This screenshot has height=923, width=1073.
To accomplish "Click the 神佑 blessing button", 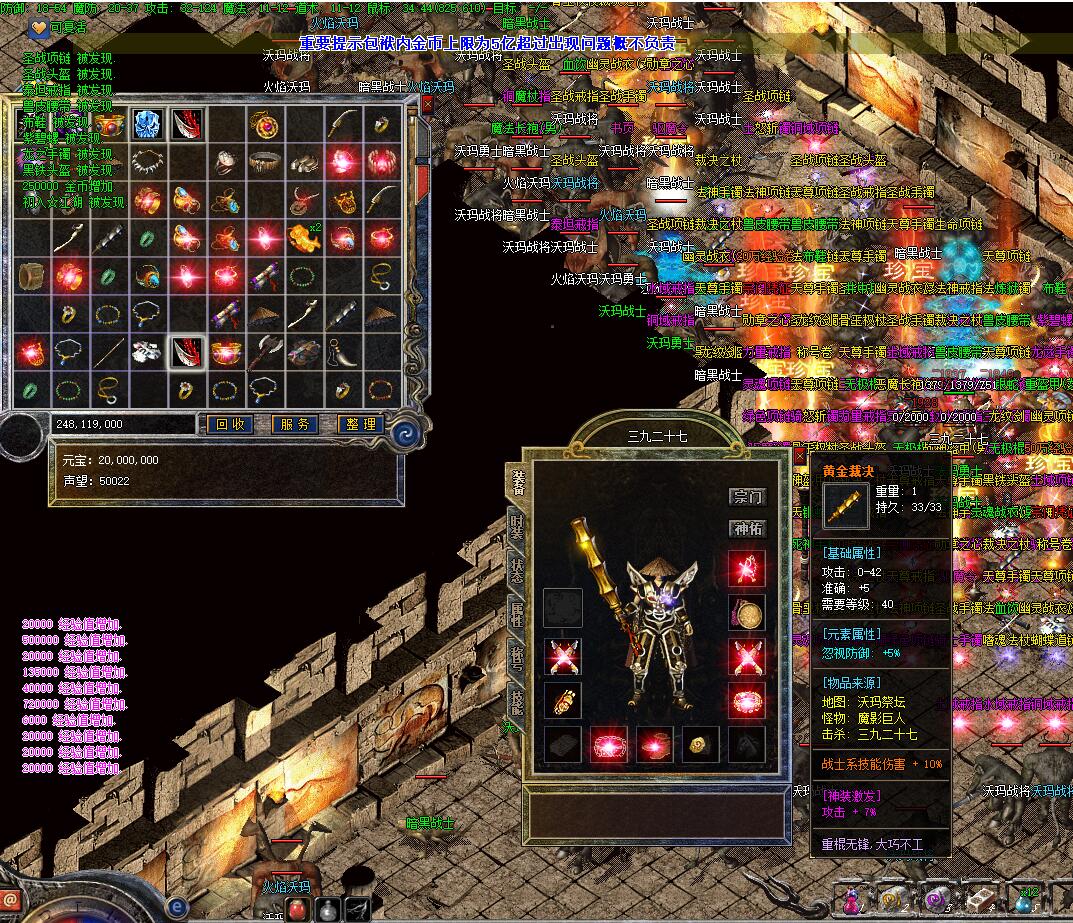I will tap(747, 529).
